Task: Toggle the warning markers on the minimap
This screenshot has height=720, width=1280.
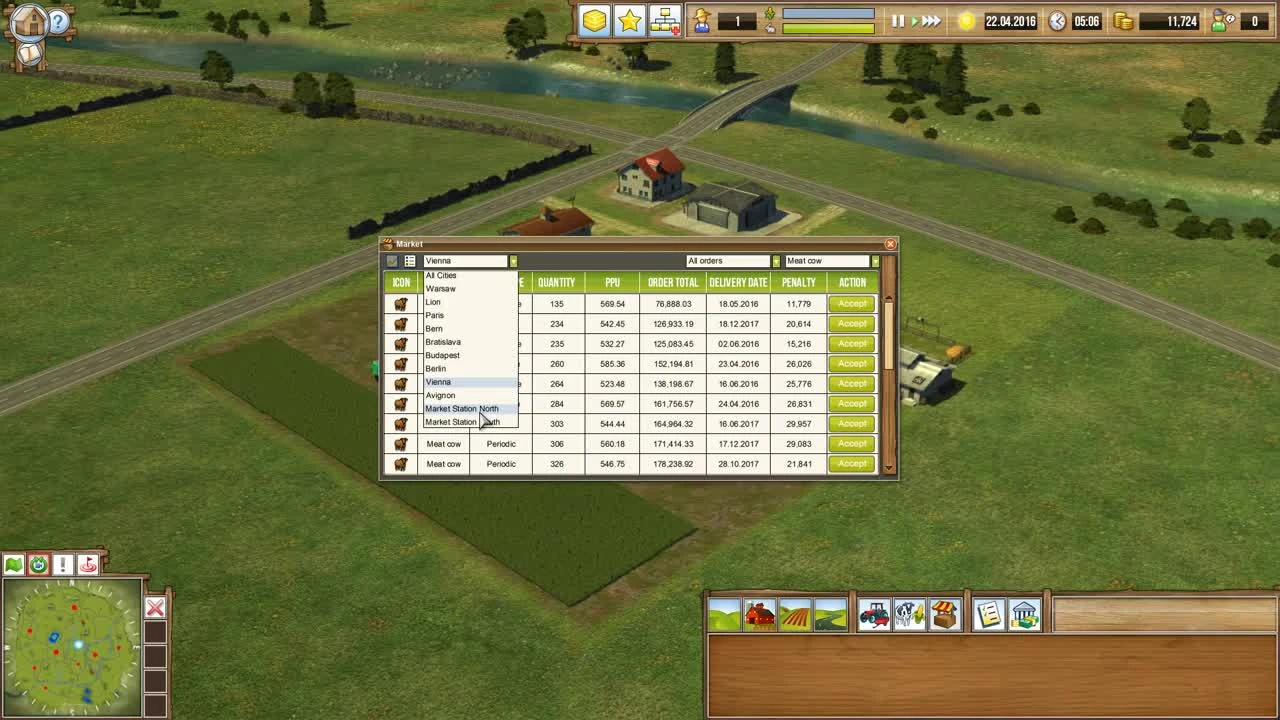Action: click(62, 565)
